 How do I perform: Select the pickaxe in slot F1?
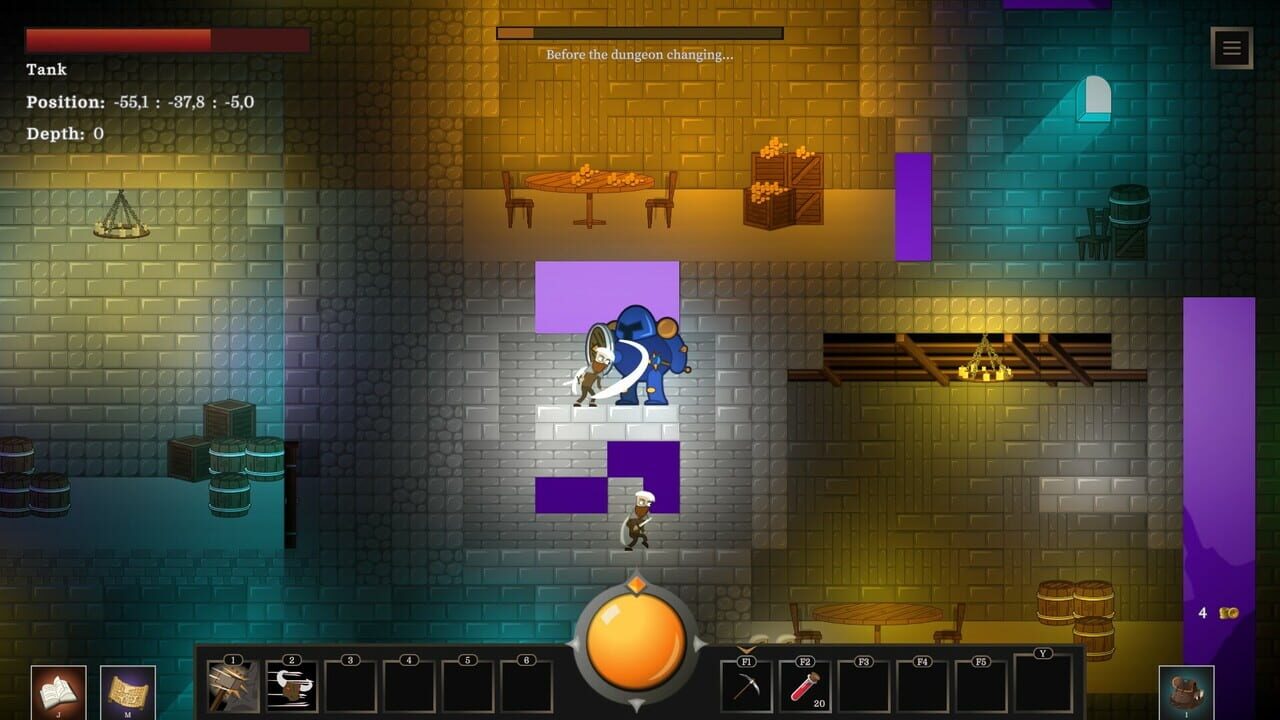tap(745, 688)
